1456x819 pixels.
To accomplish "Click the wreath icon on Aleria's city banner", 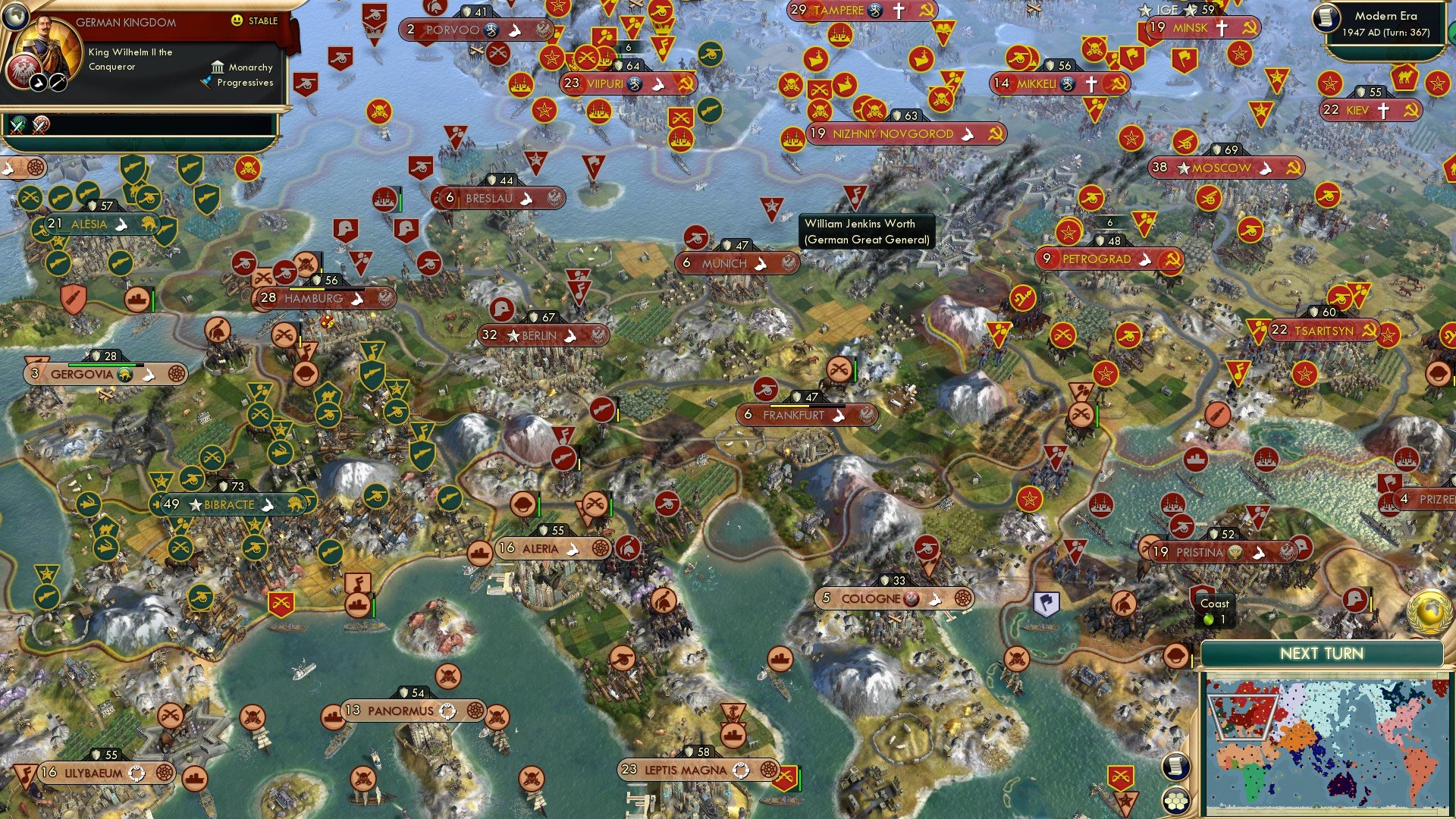I will pyautogui.click(x=600, y=548).
